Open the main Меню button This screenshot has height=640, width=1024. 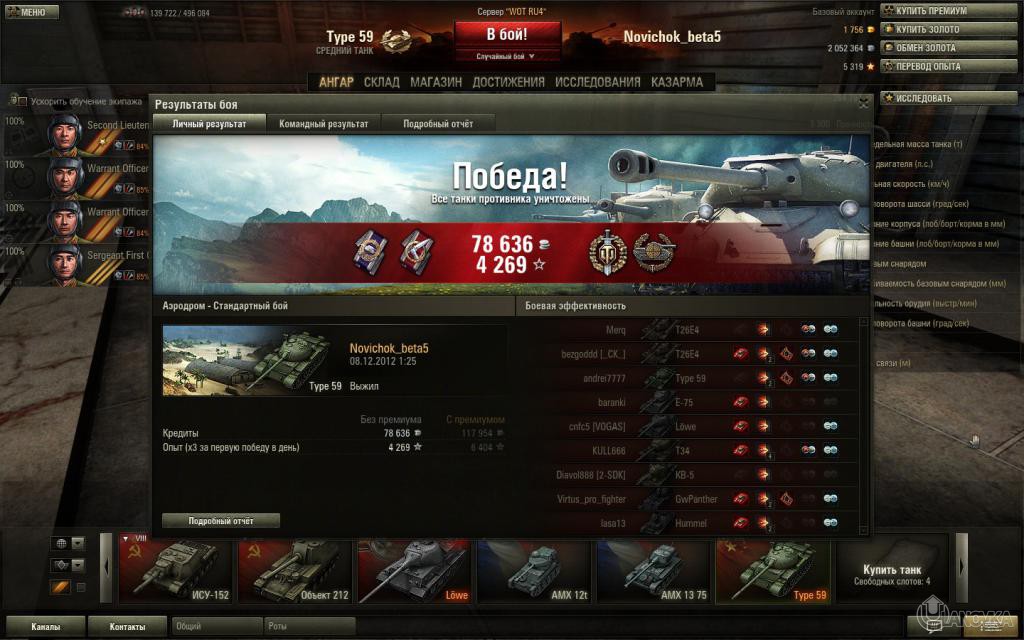[29, 11]
